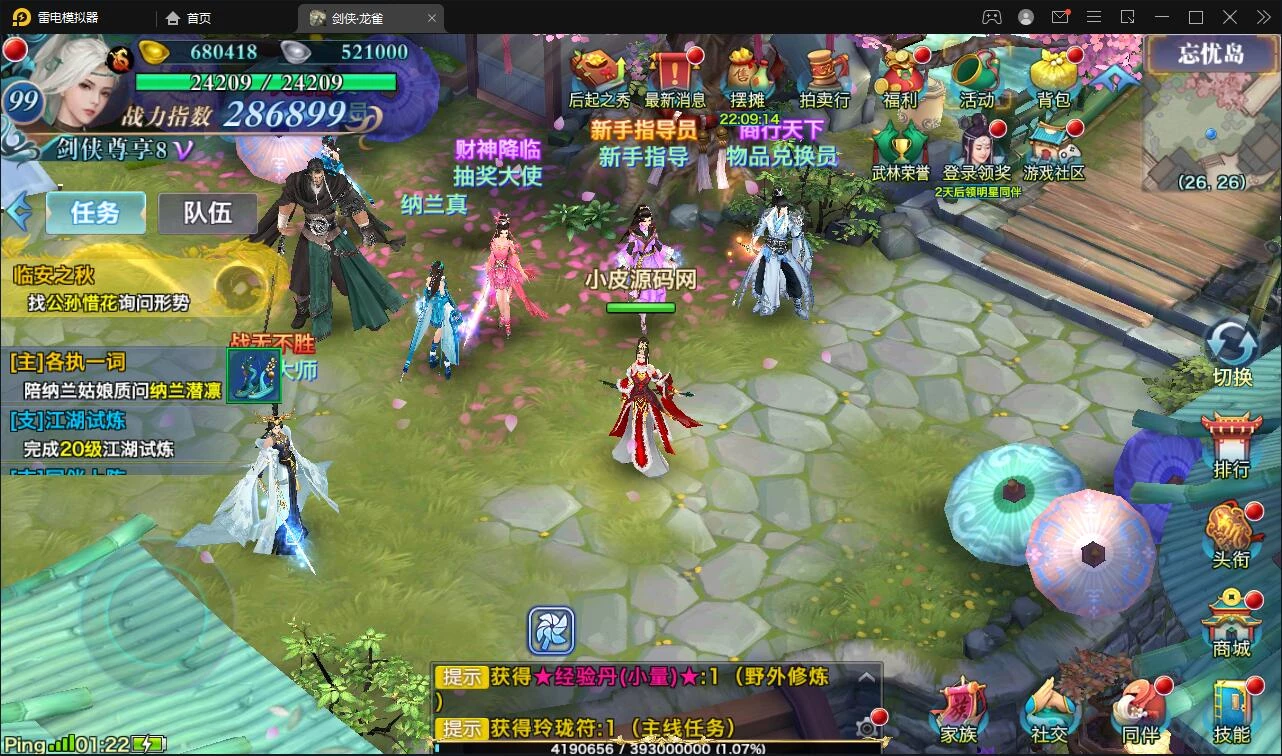Image resolution: width=1282 pixels, height=756 pixels.
Task: Close the 剑侠-龙雀 emulator tab
Action: tap(432, 18)
